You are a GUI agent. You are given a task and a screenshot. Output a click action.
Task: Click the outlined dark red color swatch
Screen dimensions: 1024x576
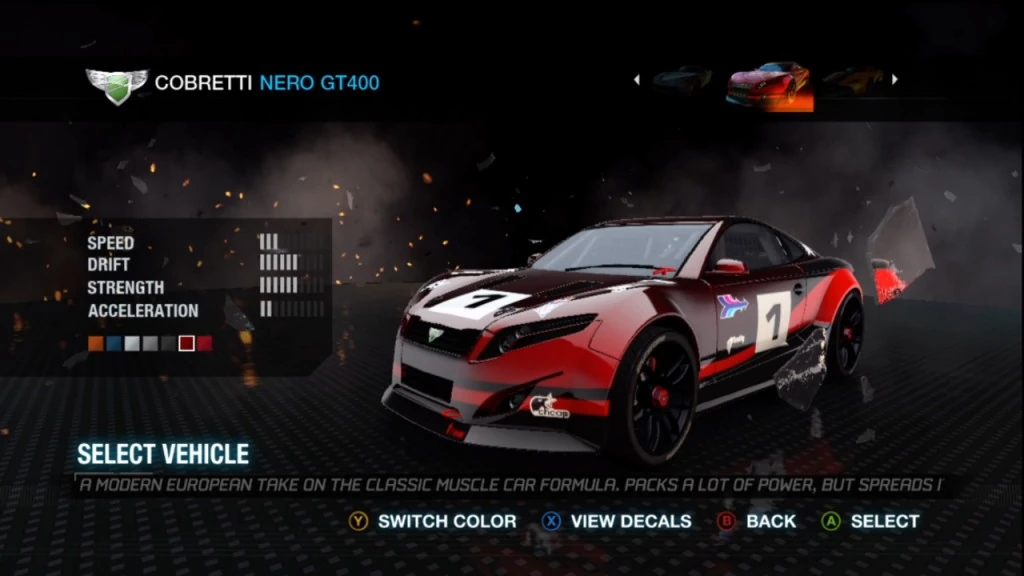[x=186, y=343]
